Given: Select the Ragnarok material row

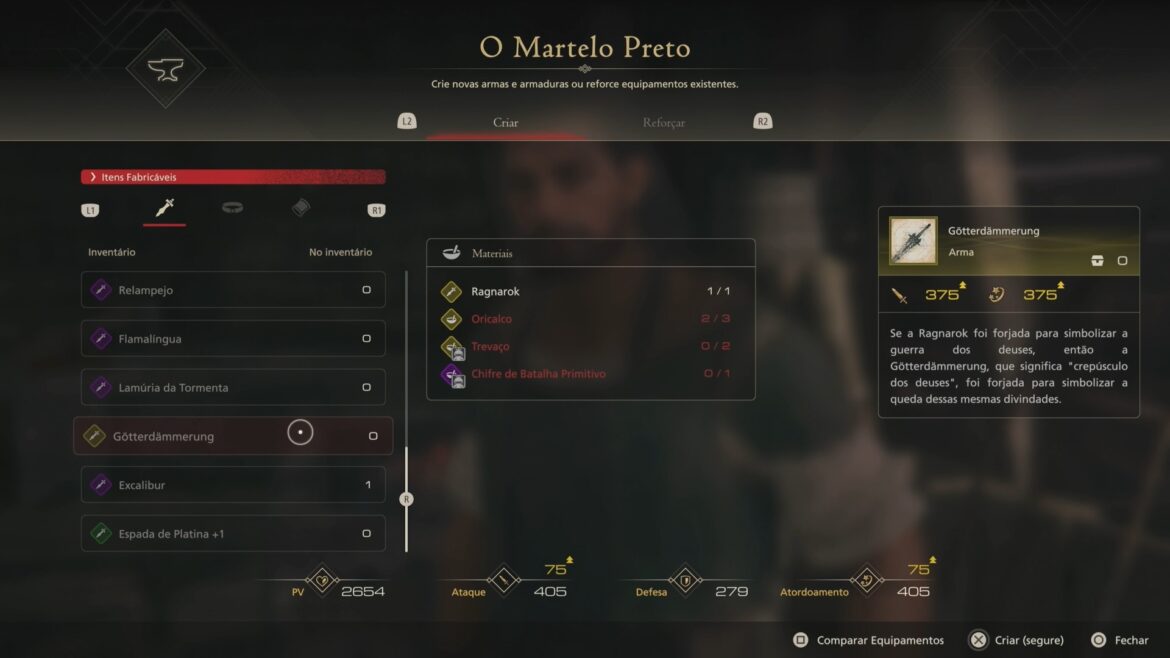Looking at the screenshot, I should 590,292.
